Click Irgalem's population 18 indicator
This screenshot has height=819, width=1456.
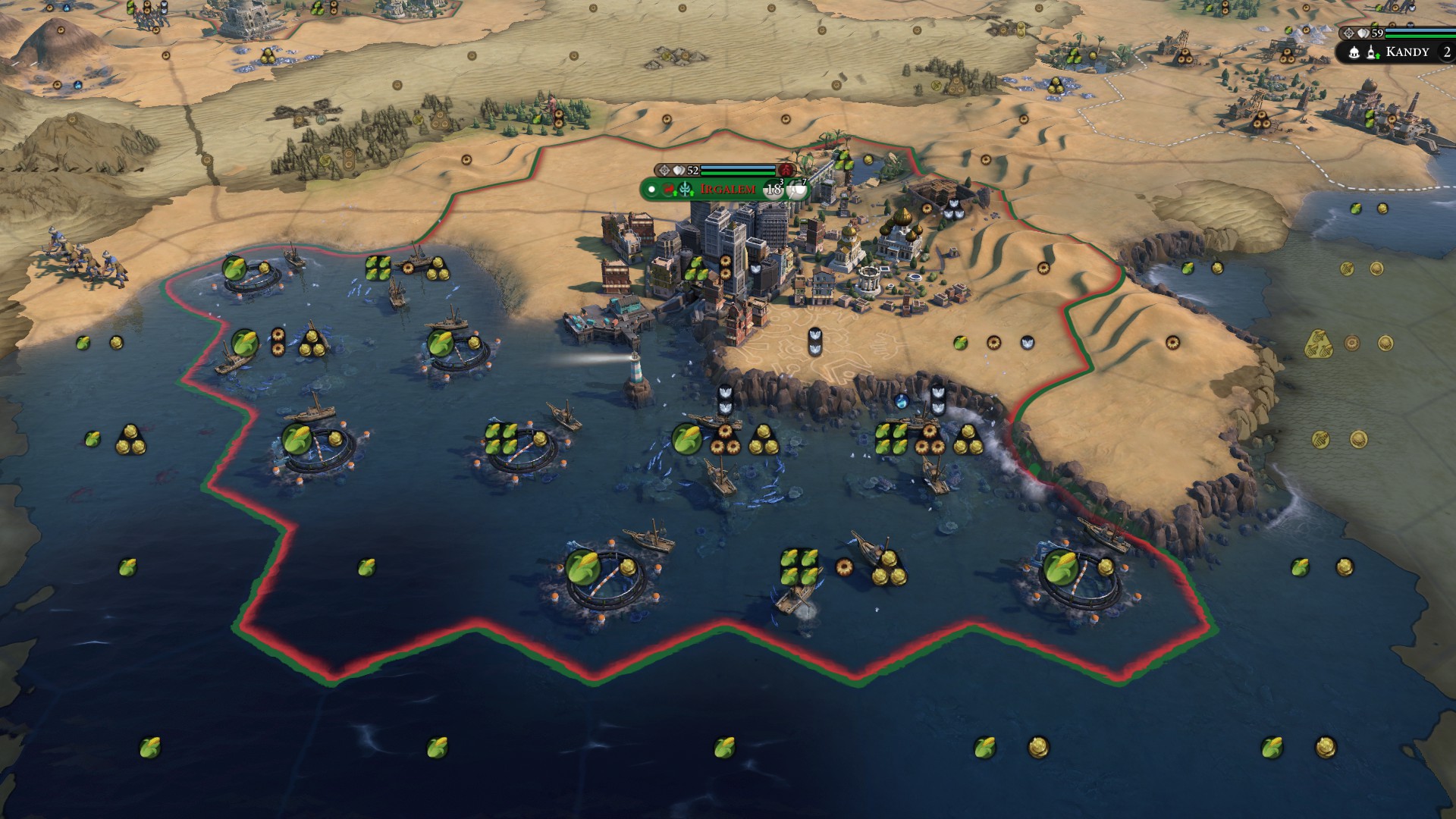pyautogui.click(x=773, y=190)
